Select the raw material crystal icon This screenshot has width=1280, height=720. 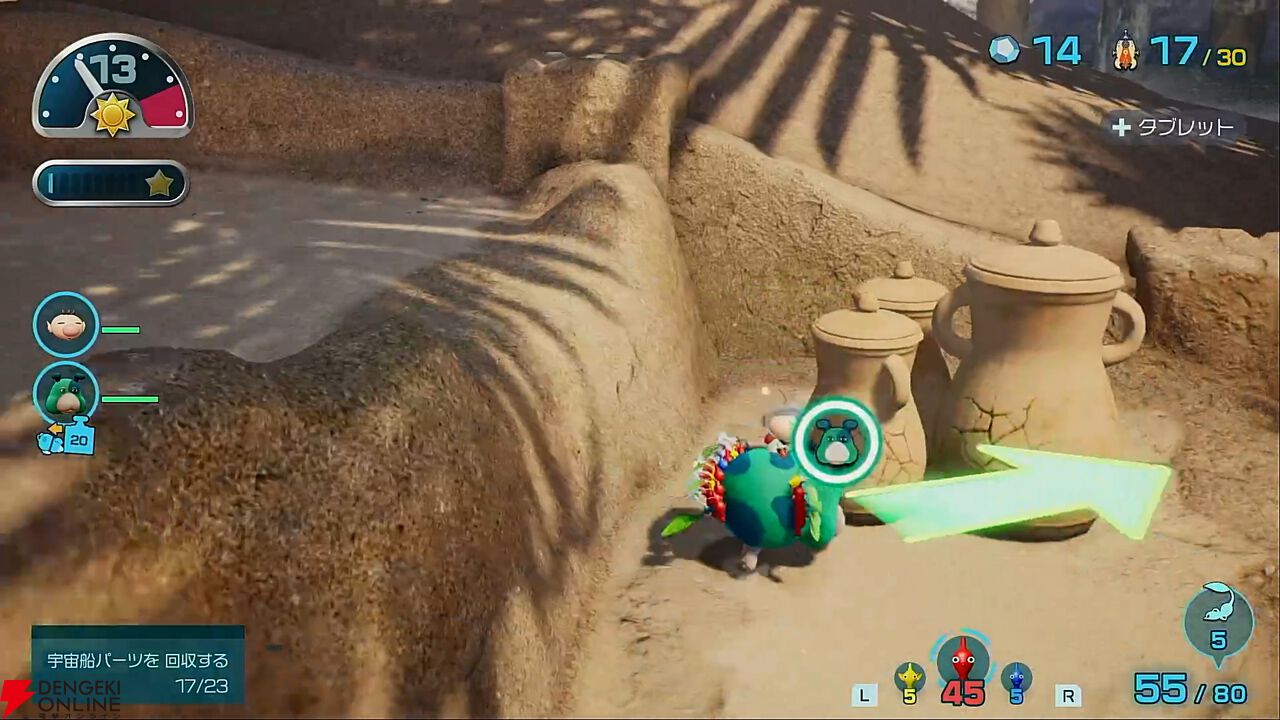coord(1003,50)
